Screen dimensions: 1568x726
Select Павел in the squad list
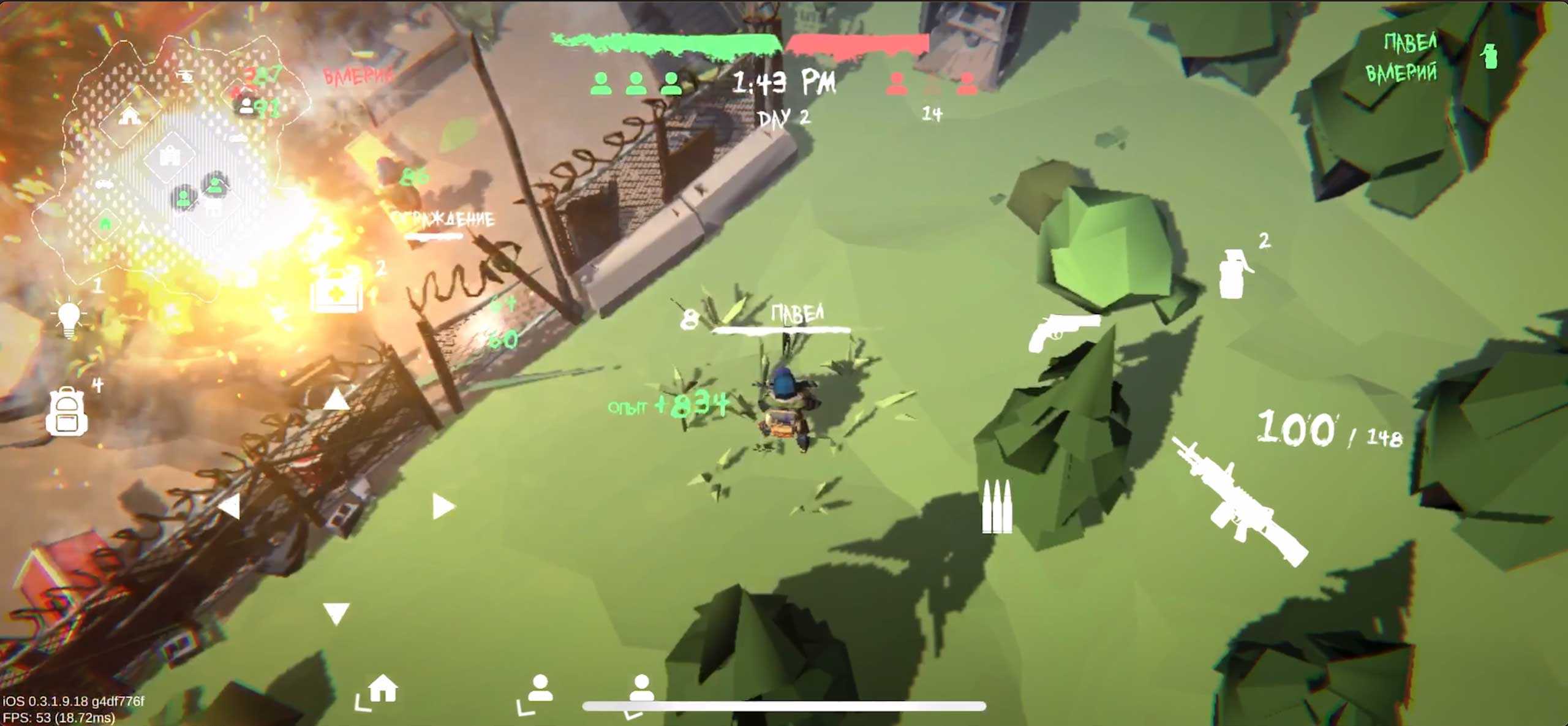[x=1411, y=42]
